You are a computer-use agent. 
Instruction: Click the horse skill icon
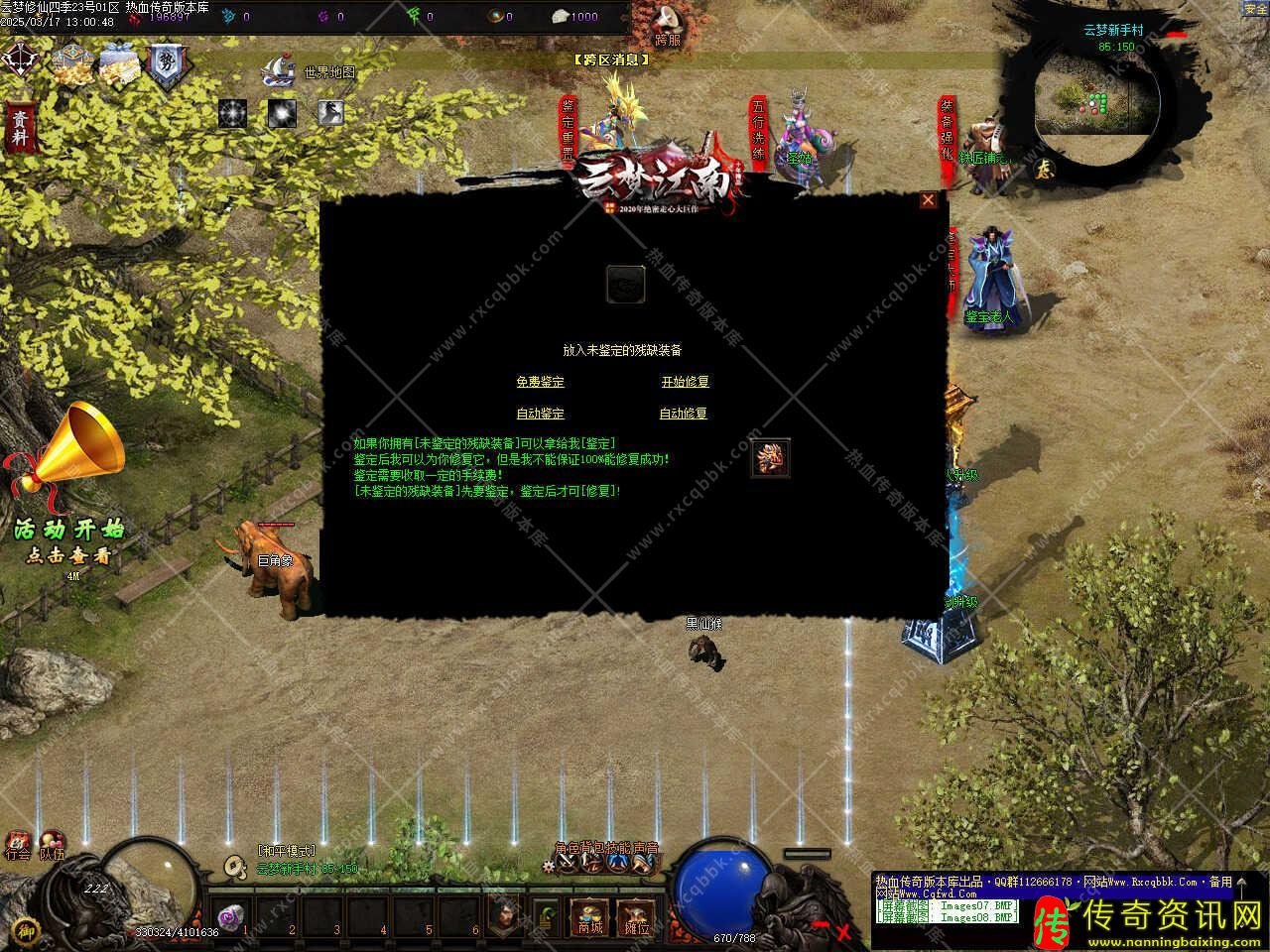330,114
